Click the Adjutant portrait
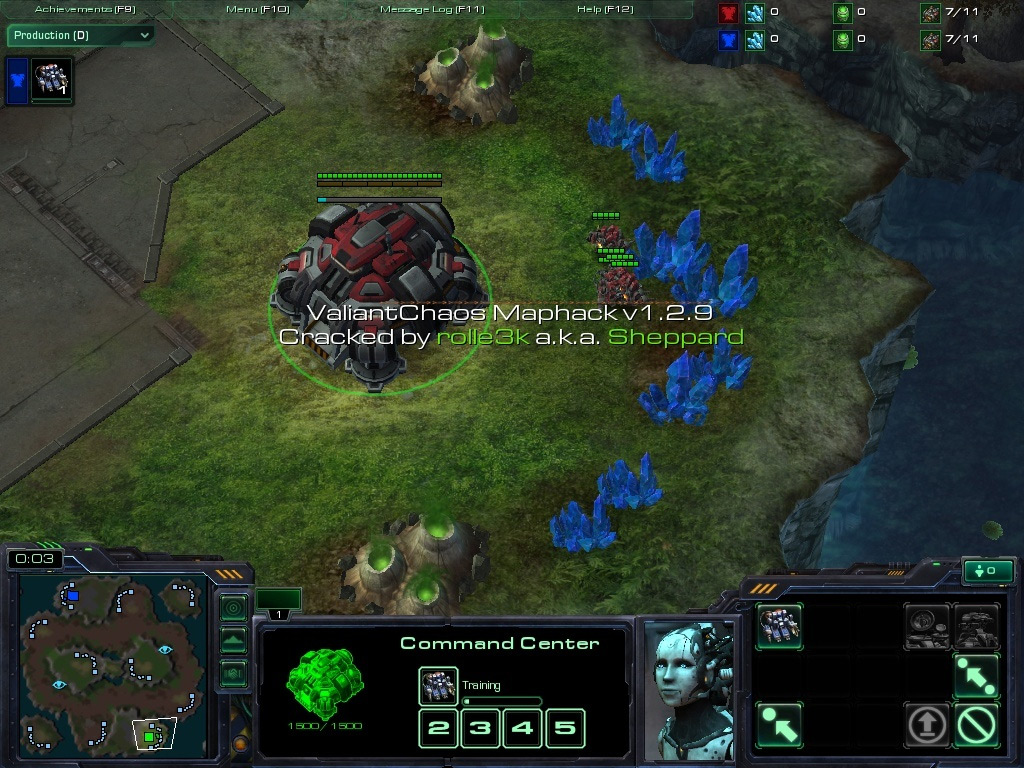The width and height of the screenshot is (1024, 768). click(687, 690)
